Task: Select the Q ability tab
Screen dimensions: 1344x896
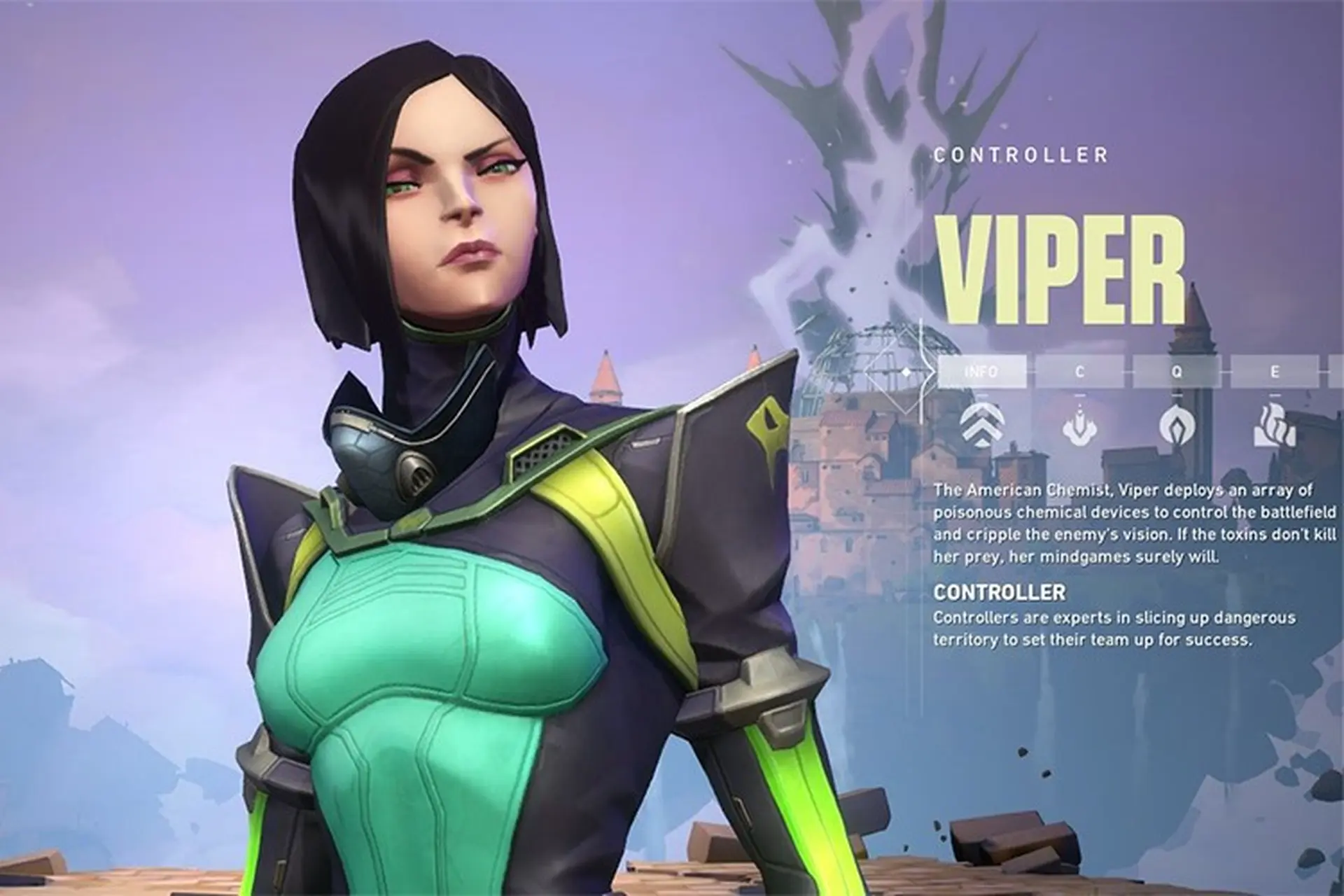Action: coord(1177,372)
